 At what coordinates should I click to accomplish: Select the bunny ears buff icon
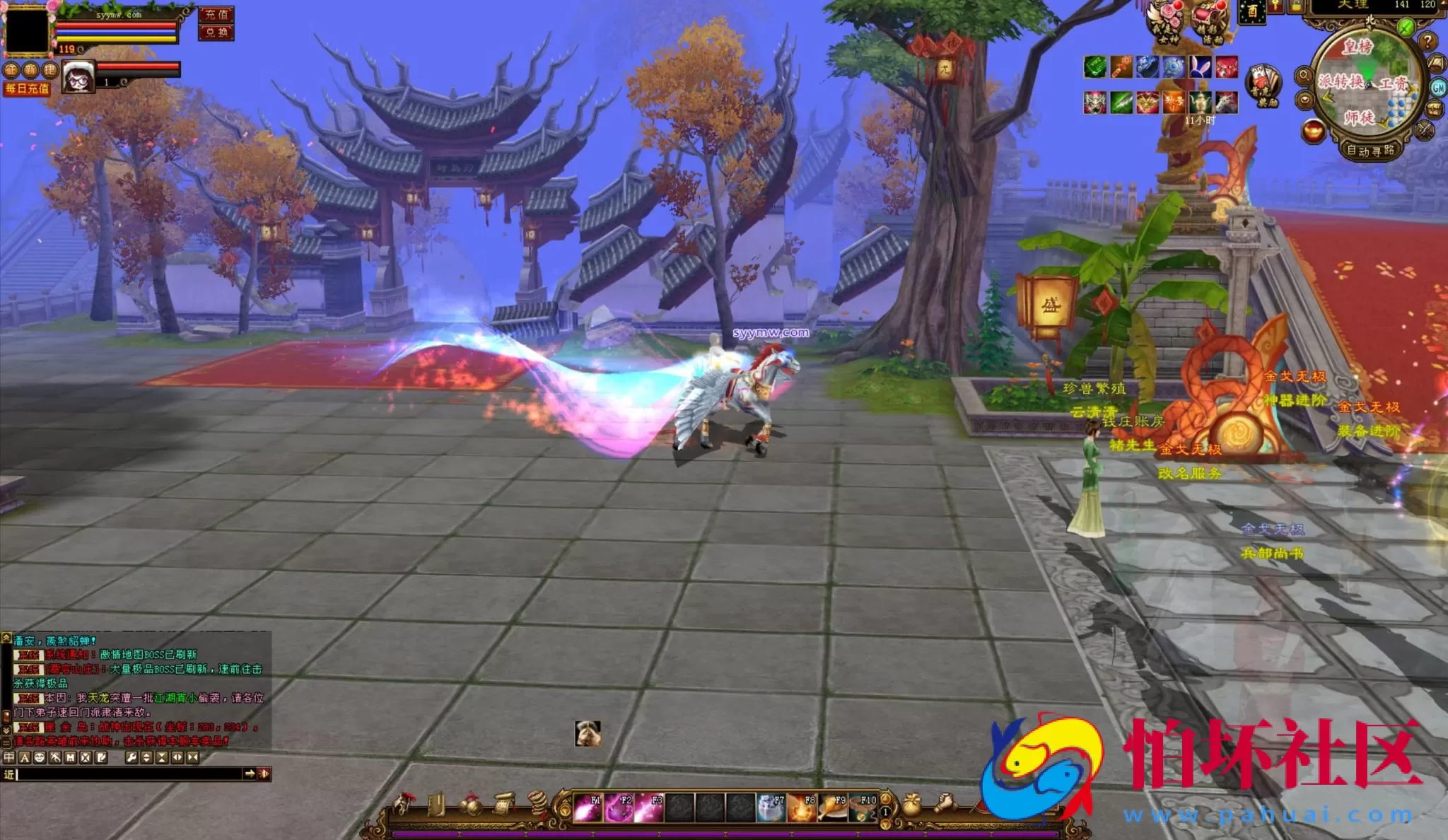[1201, 67]
